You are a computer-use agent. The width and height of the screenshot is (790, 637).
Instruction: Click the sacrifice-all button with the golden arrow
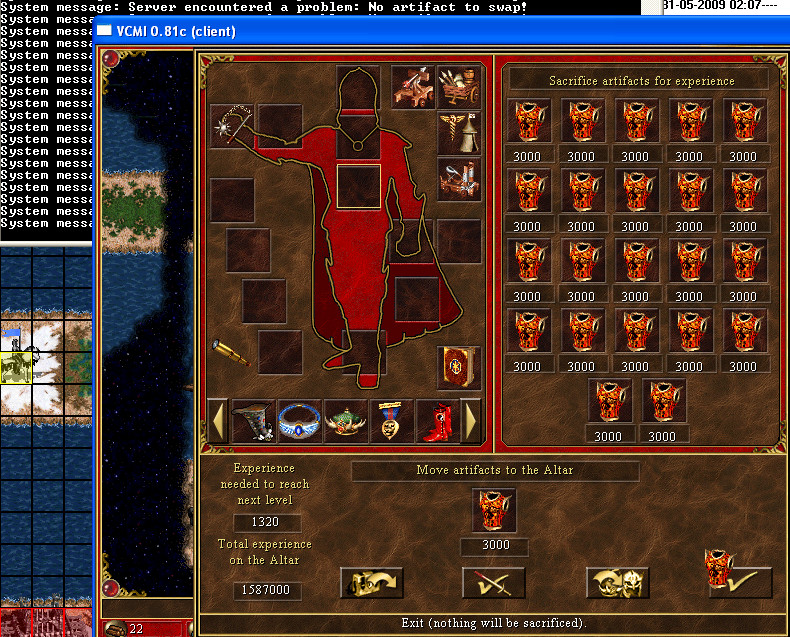point(371,582)
